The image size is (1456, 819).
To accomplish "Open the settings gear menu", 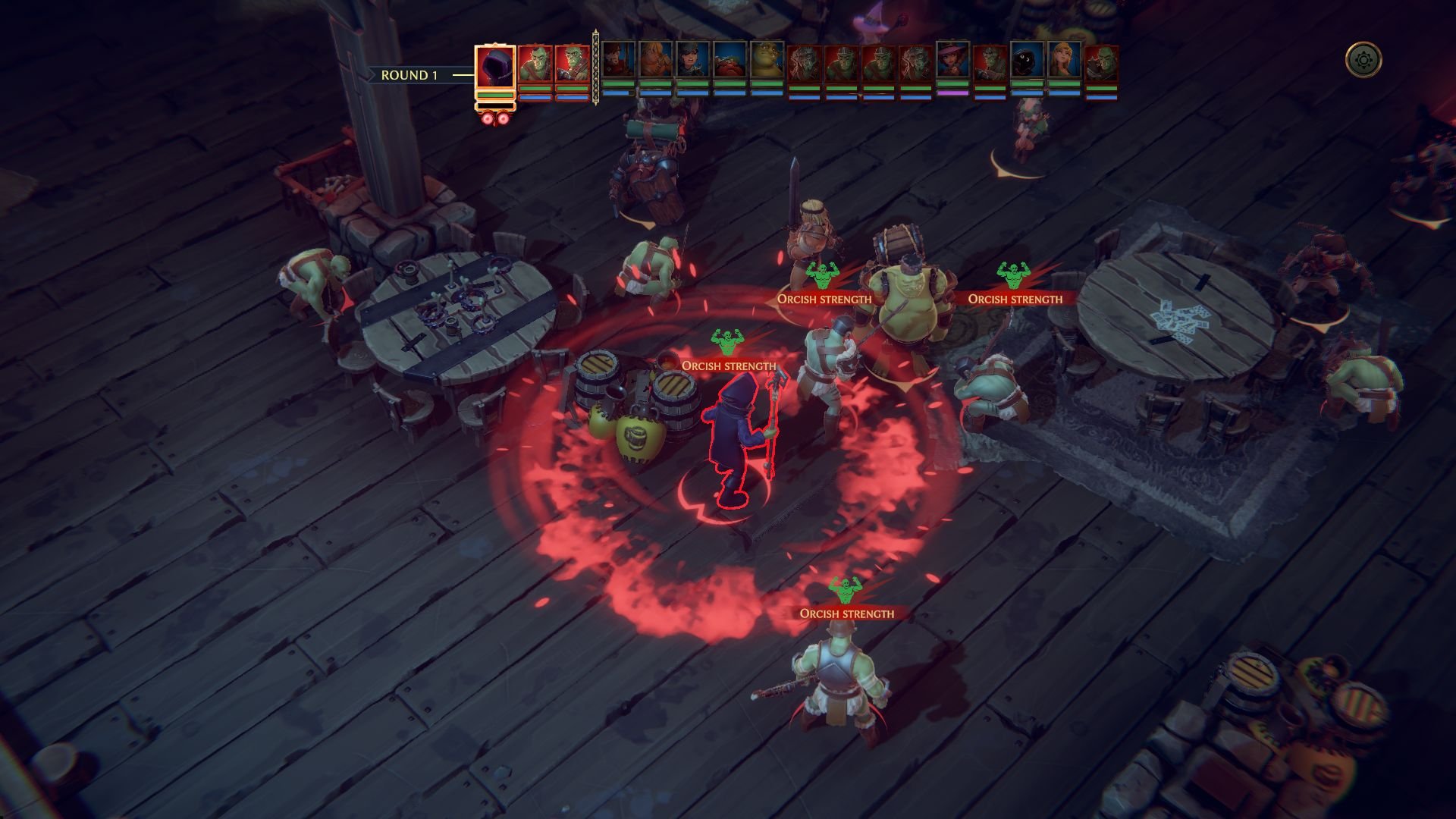I will [x=1363, y=59].
